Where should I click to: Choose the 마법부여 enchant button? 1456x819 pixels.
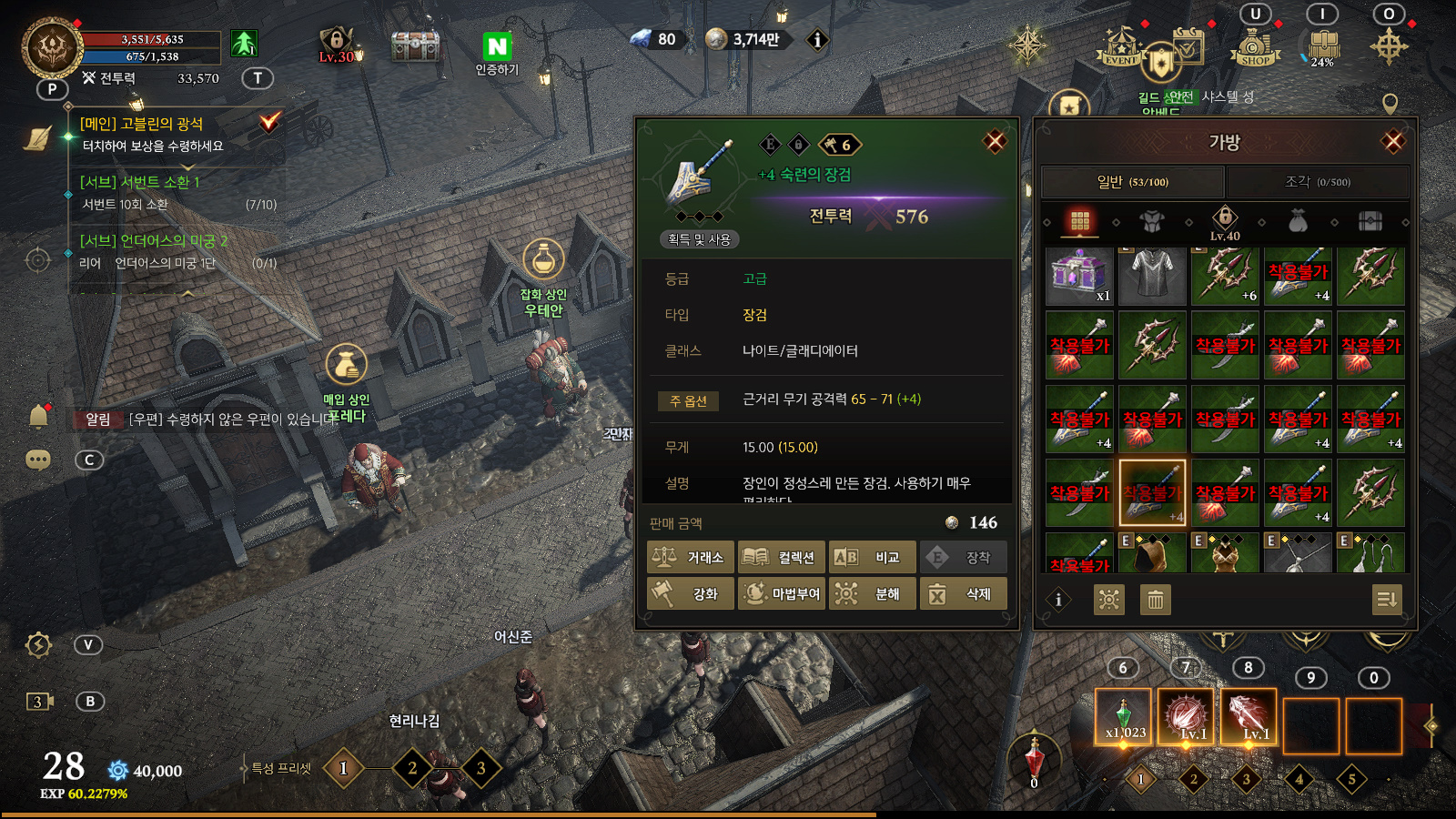781,594
